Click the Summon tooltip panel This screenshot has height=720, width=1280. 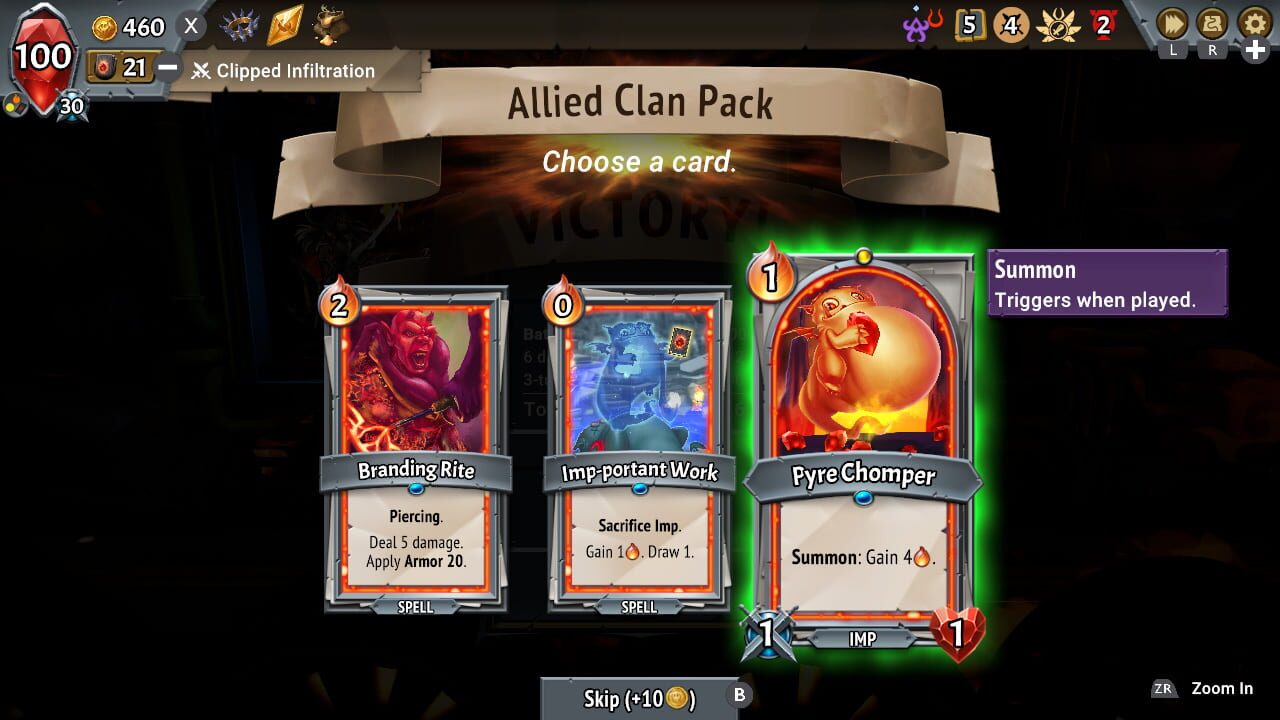1106,282
